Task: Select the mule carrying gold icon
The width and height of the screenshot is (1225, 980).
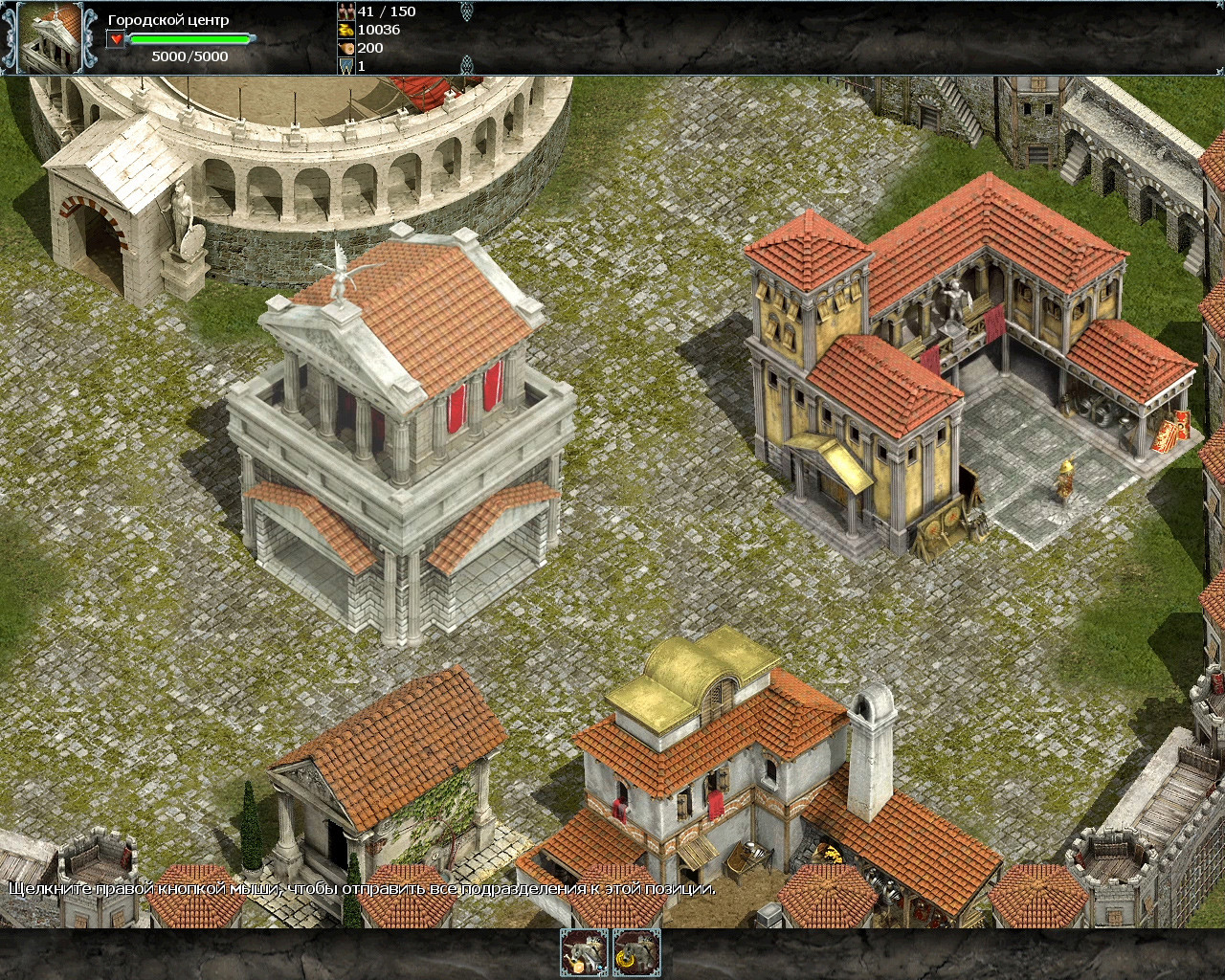Action: point(636,952)
